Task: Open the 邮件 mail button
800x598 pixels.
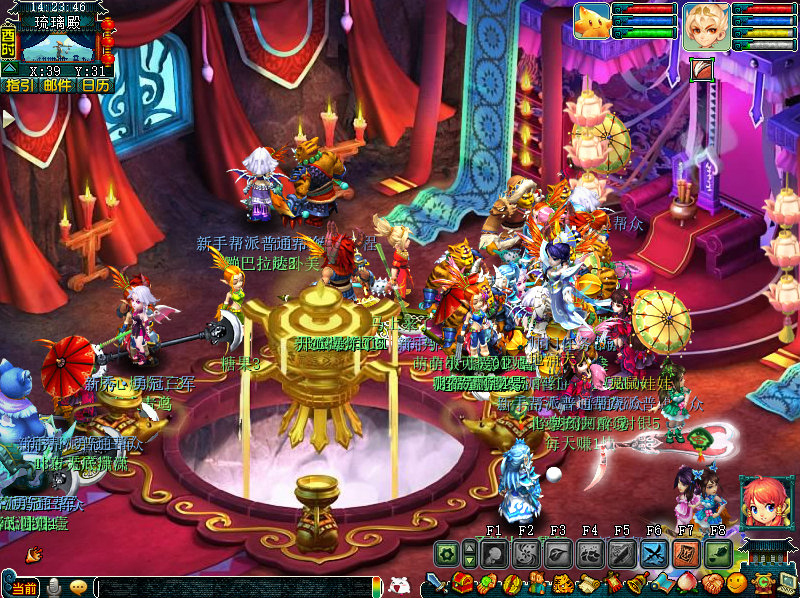Action: [57, 85]
